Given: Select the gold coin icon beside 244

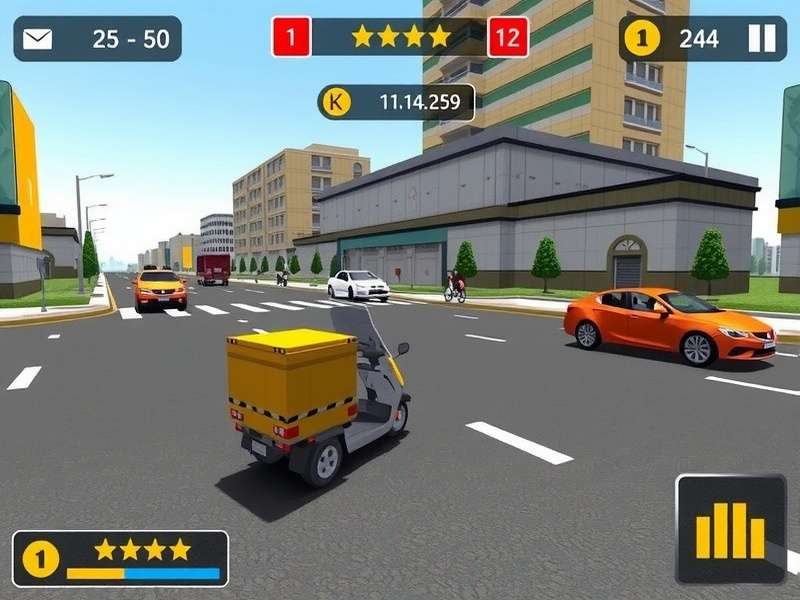Looking at the screenshot, I should click(642, 39).
